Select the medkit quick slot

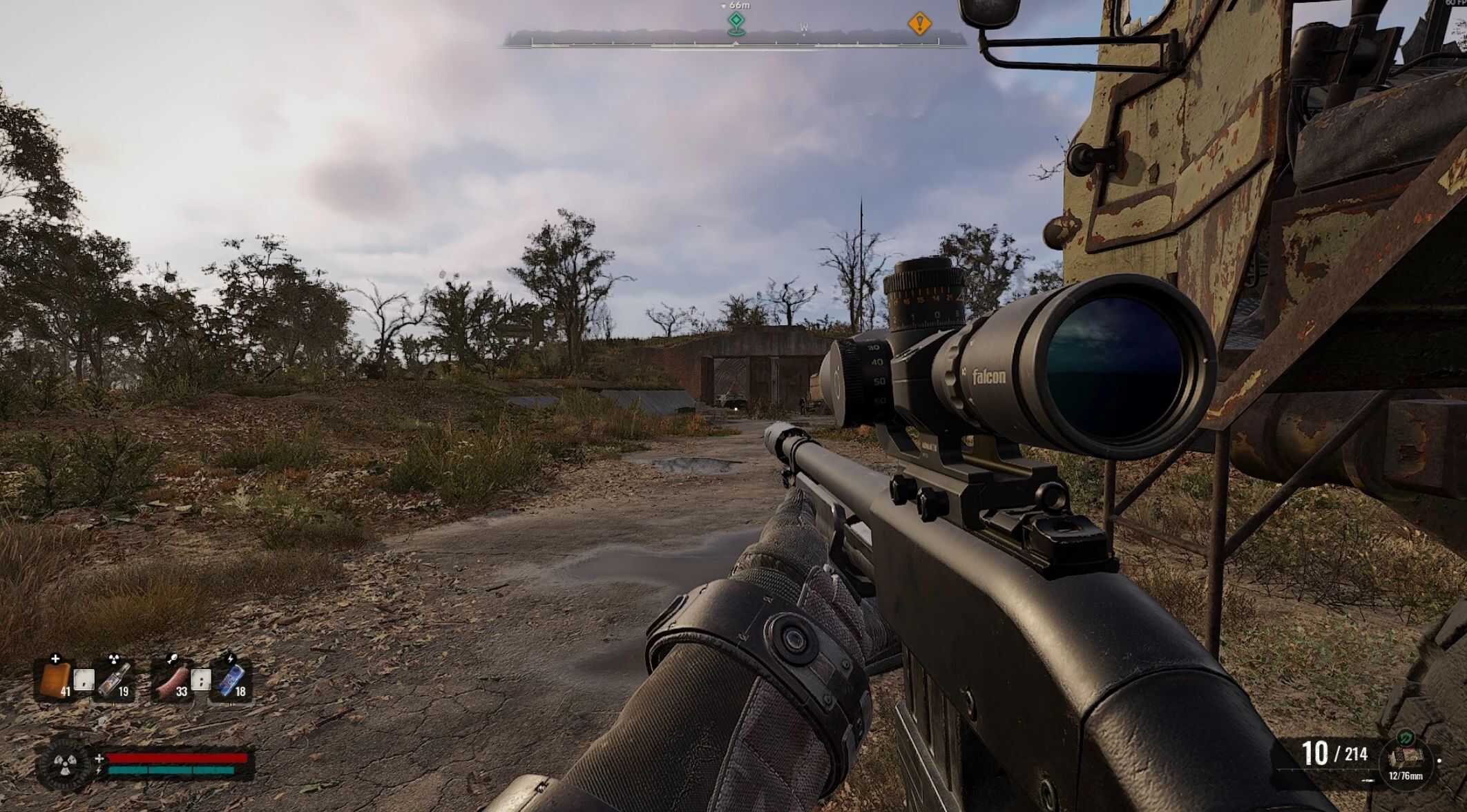(x=56, y=679)
